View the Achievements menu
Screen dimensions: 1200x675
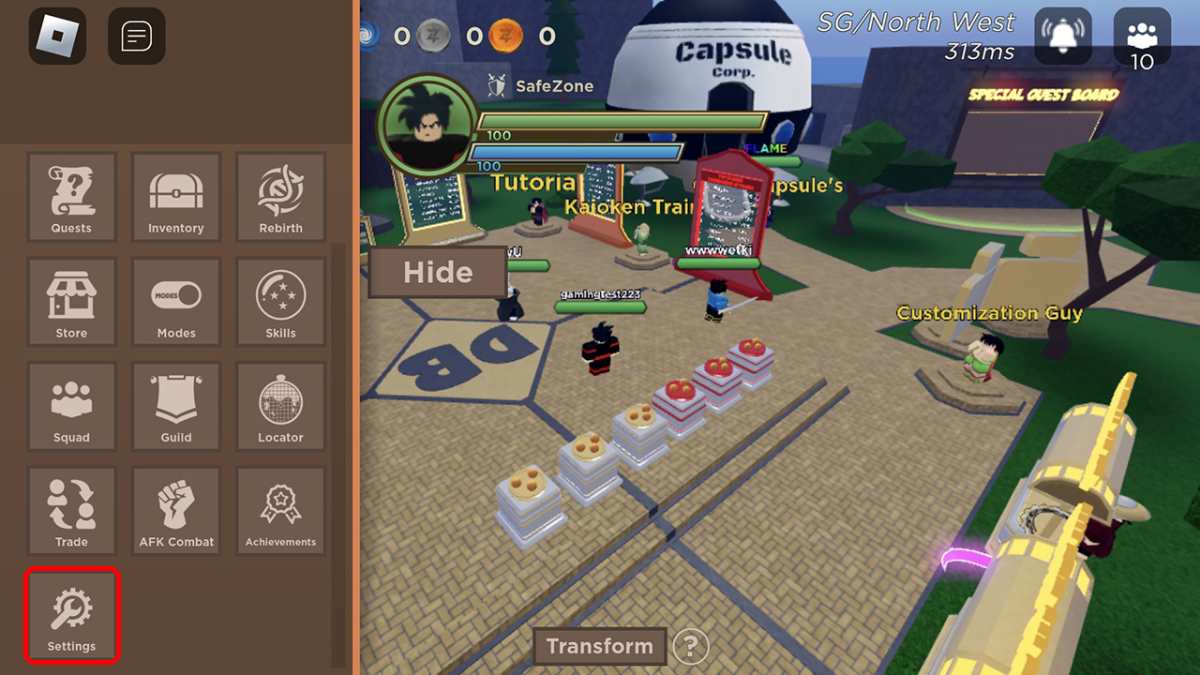280,511
